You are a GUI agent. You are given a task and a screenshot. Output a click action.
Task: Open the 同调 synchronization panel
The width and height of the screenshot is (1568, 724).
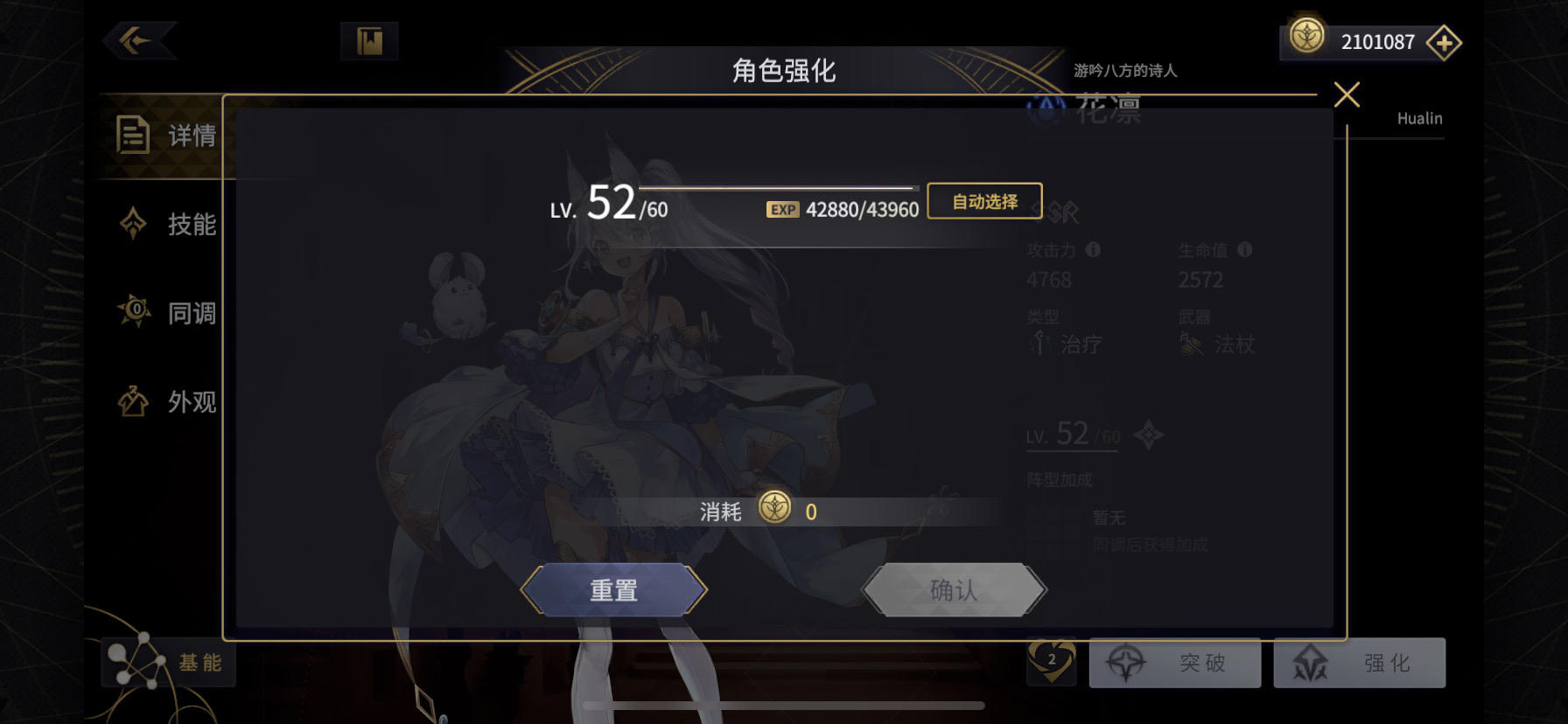pyautogui.click(x=167, y=312)
